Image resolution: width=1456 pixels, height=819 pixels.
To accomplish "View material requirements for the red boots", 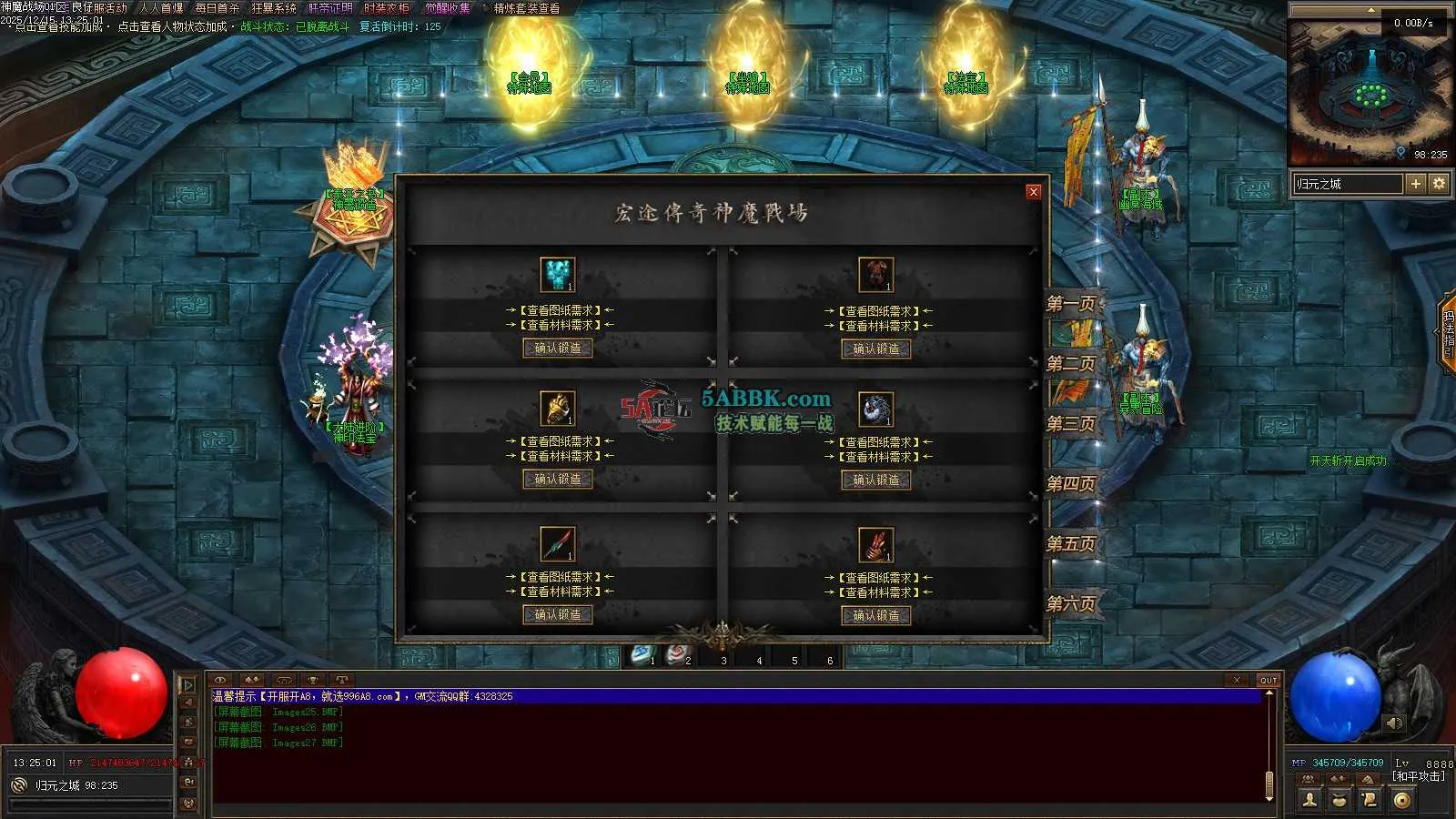I will coord(878,592).
